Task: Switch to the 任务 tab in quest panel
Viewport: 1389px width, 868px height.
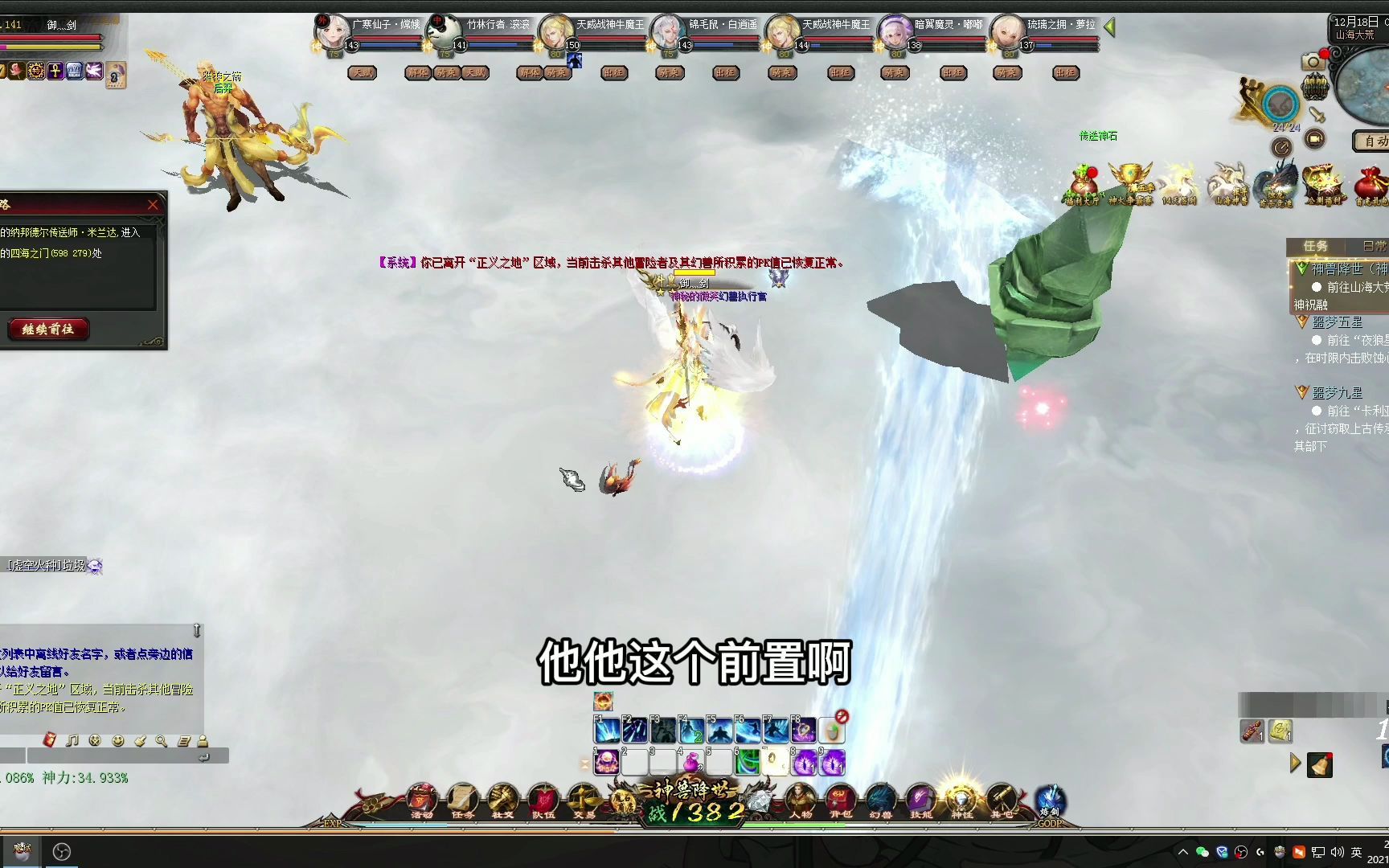Action: (x=1317, y=246)
